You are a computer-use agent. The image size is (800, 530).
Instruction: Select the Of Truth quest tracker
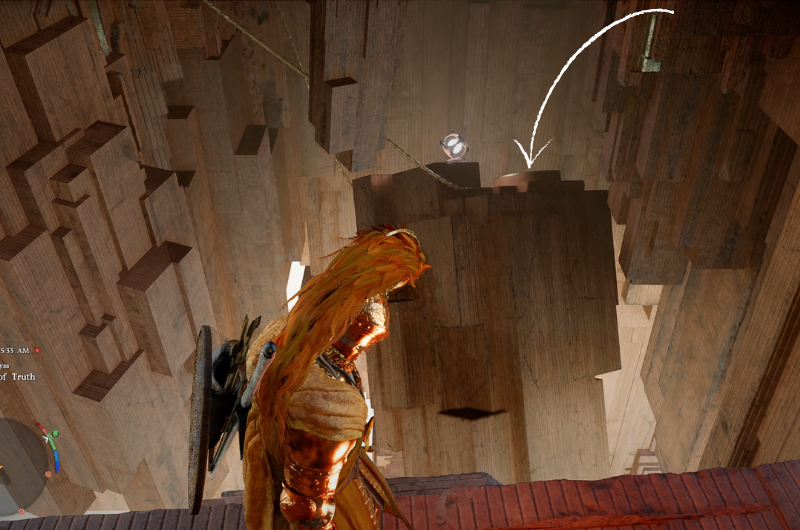point(19,376)
